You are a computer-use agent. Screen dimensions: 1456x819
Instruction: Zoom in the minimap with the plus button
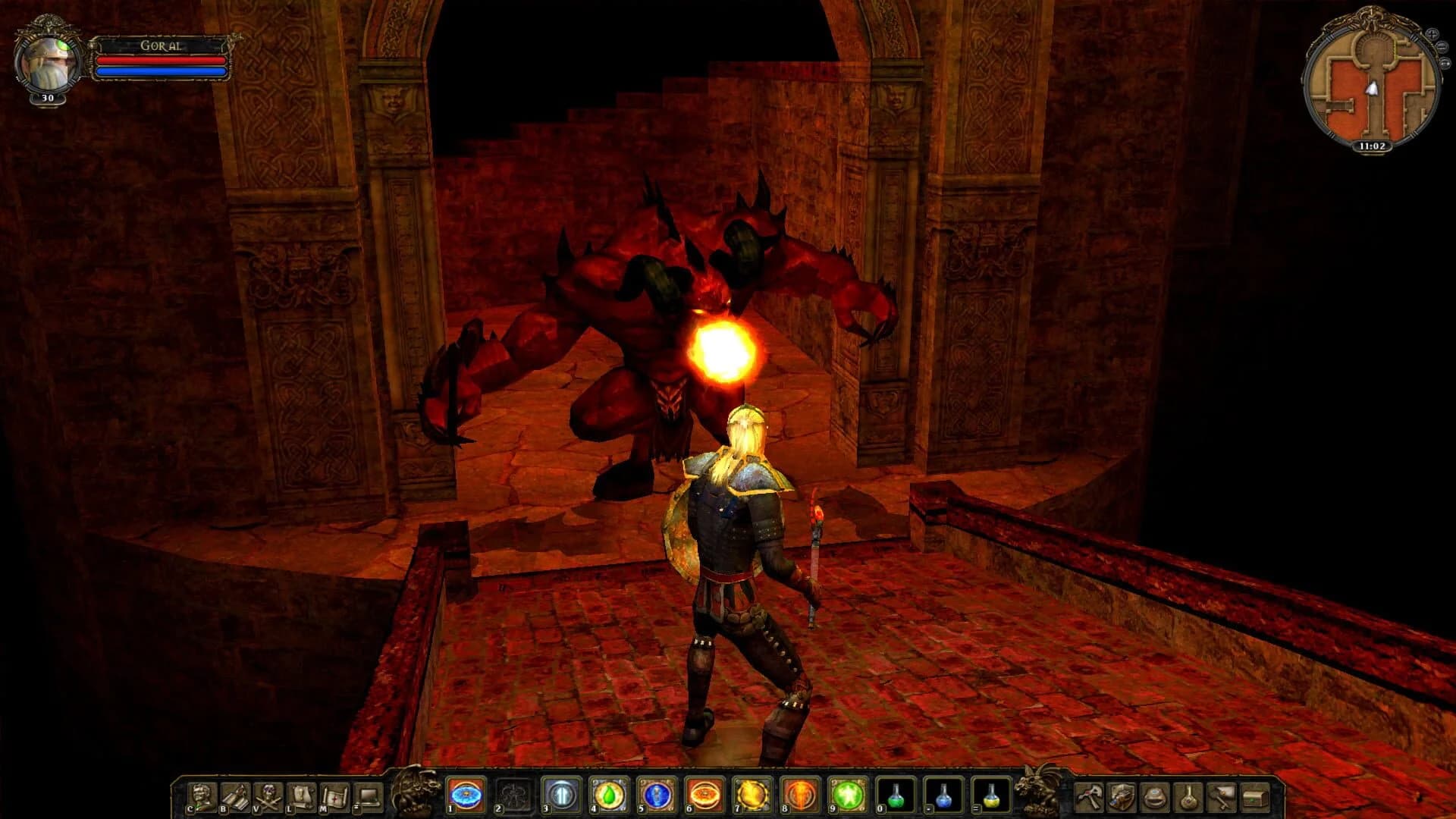(1432, 33)
